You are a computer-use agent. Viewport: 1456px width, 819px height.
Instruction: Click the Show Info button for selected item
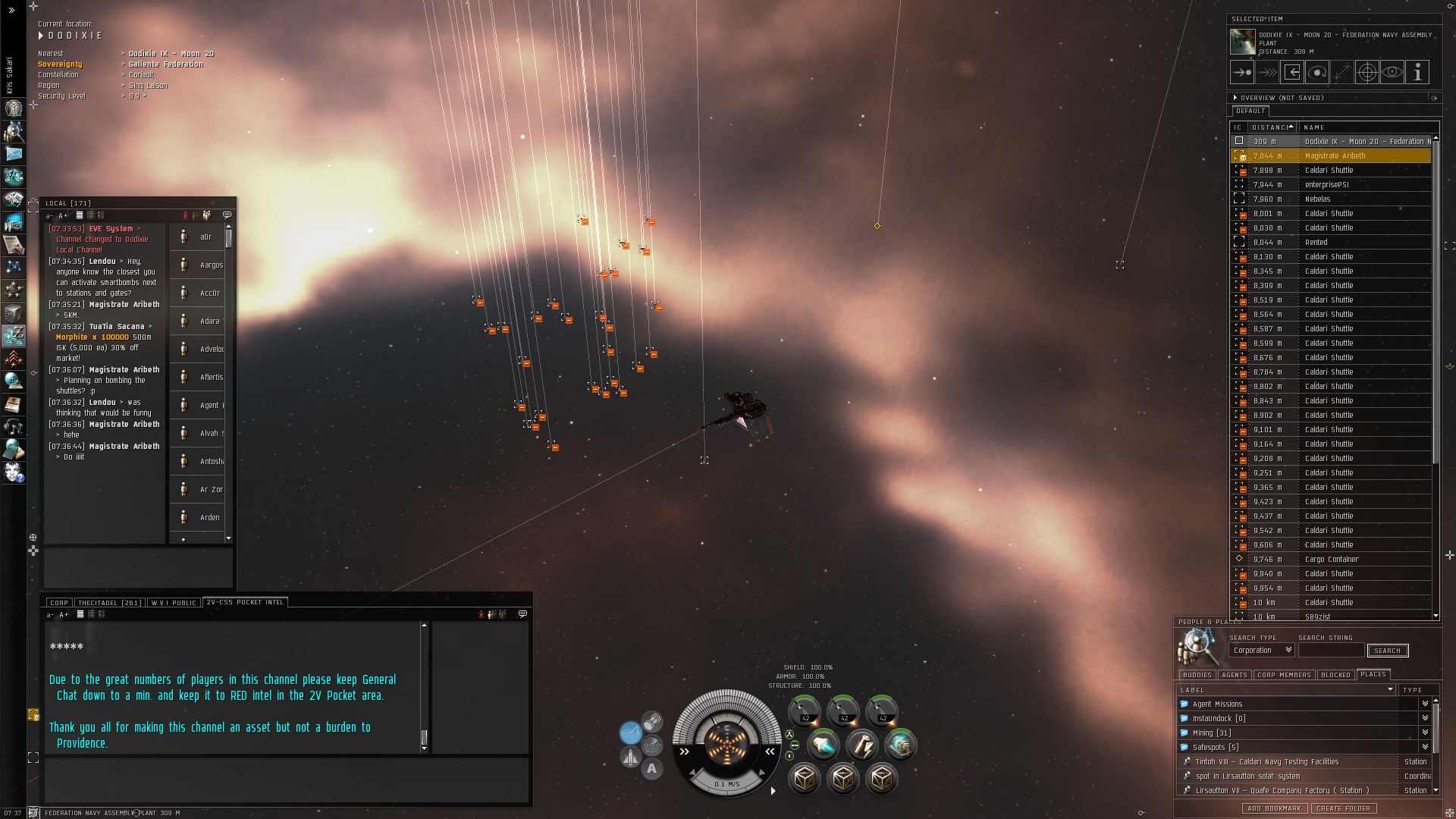(1417, 72)
